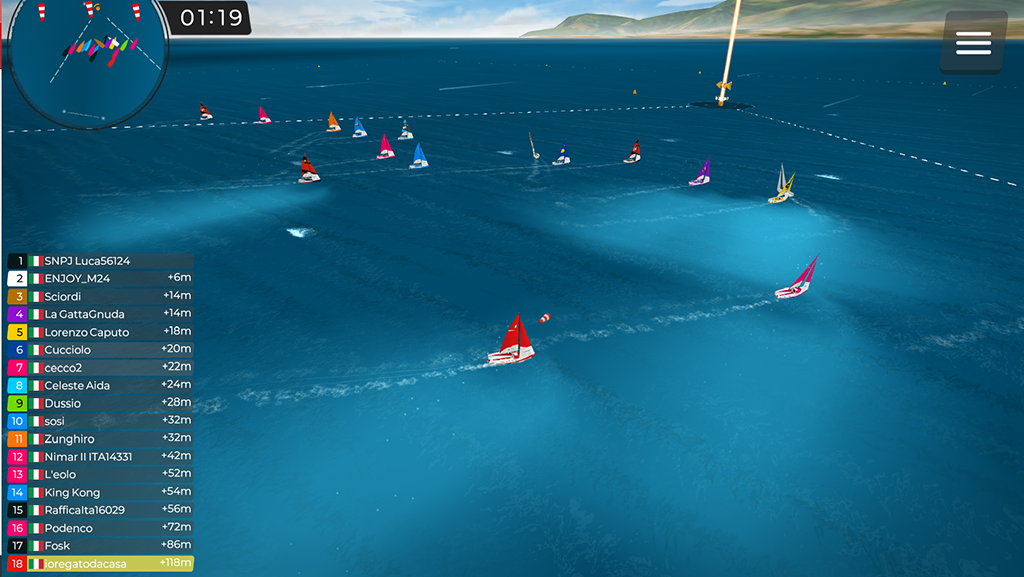Viewport: 1024px width, 577px height.
Task: Choose Sciordi in the ranking list
Action: click(100, 297)
